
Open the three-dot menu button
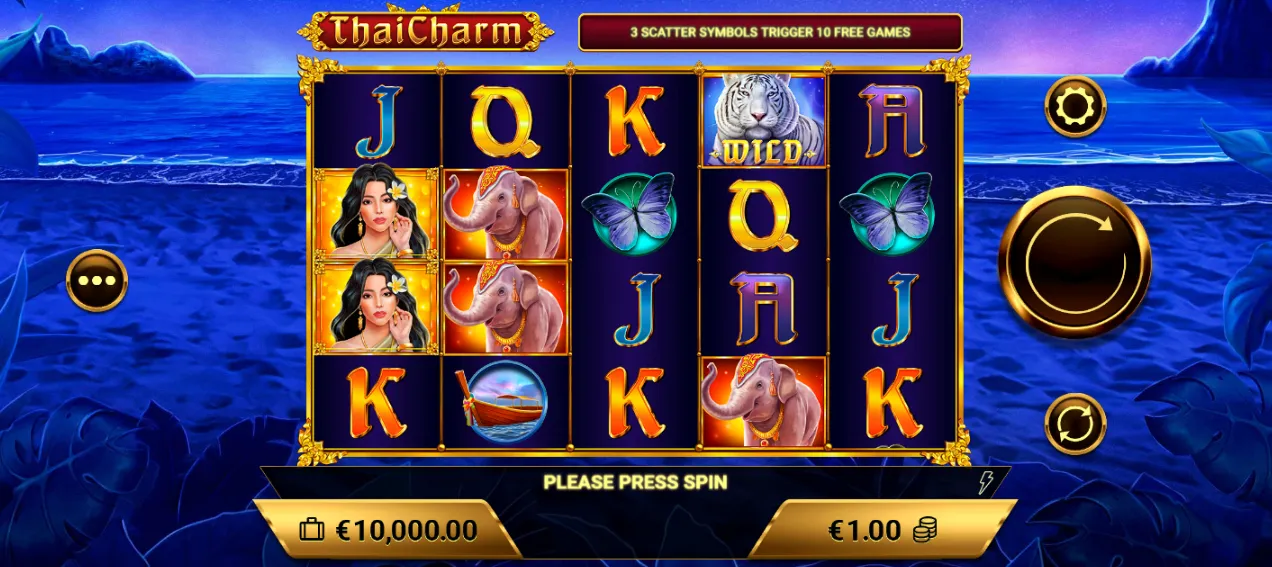pos(97,280)
